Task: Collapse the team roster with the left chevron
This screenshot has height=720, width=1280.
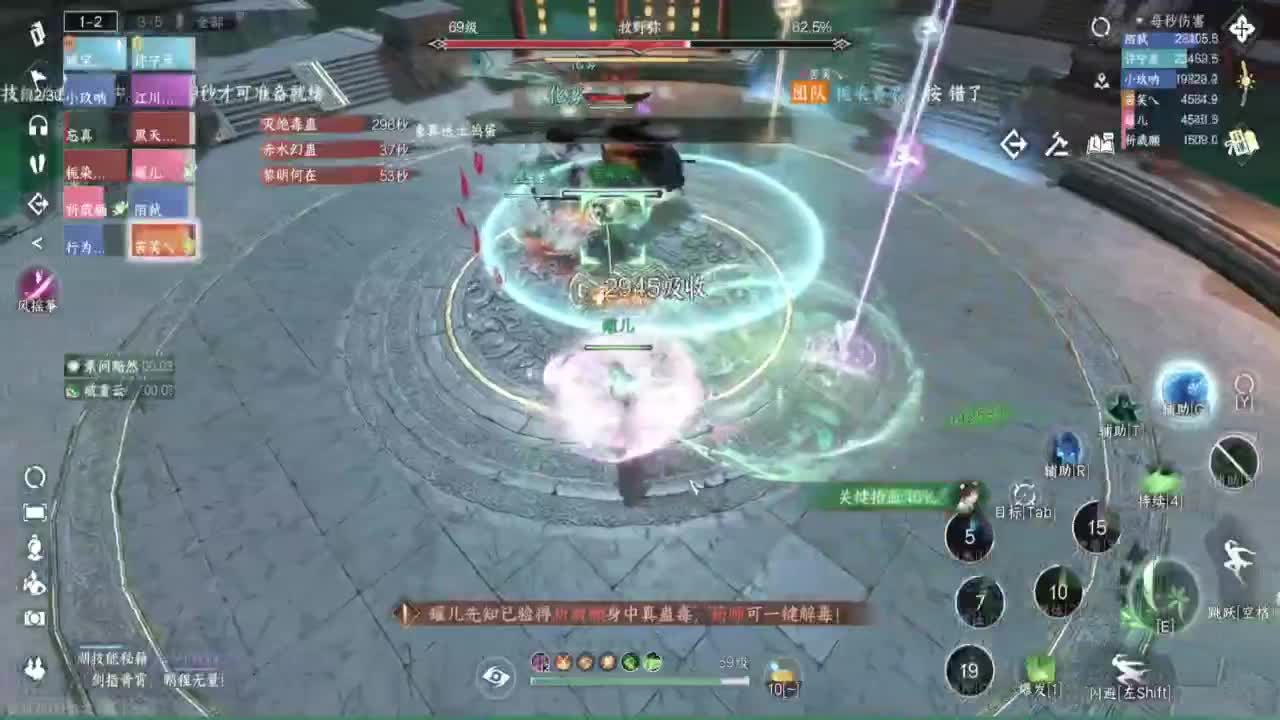Action: tap(36, 242)
